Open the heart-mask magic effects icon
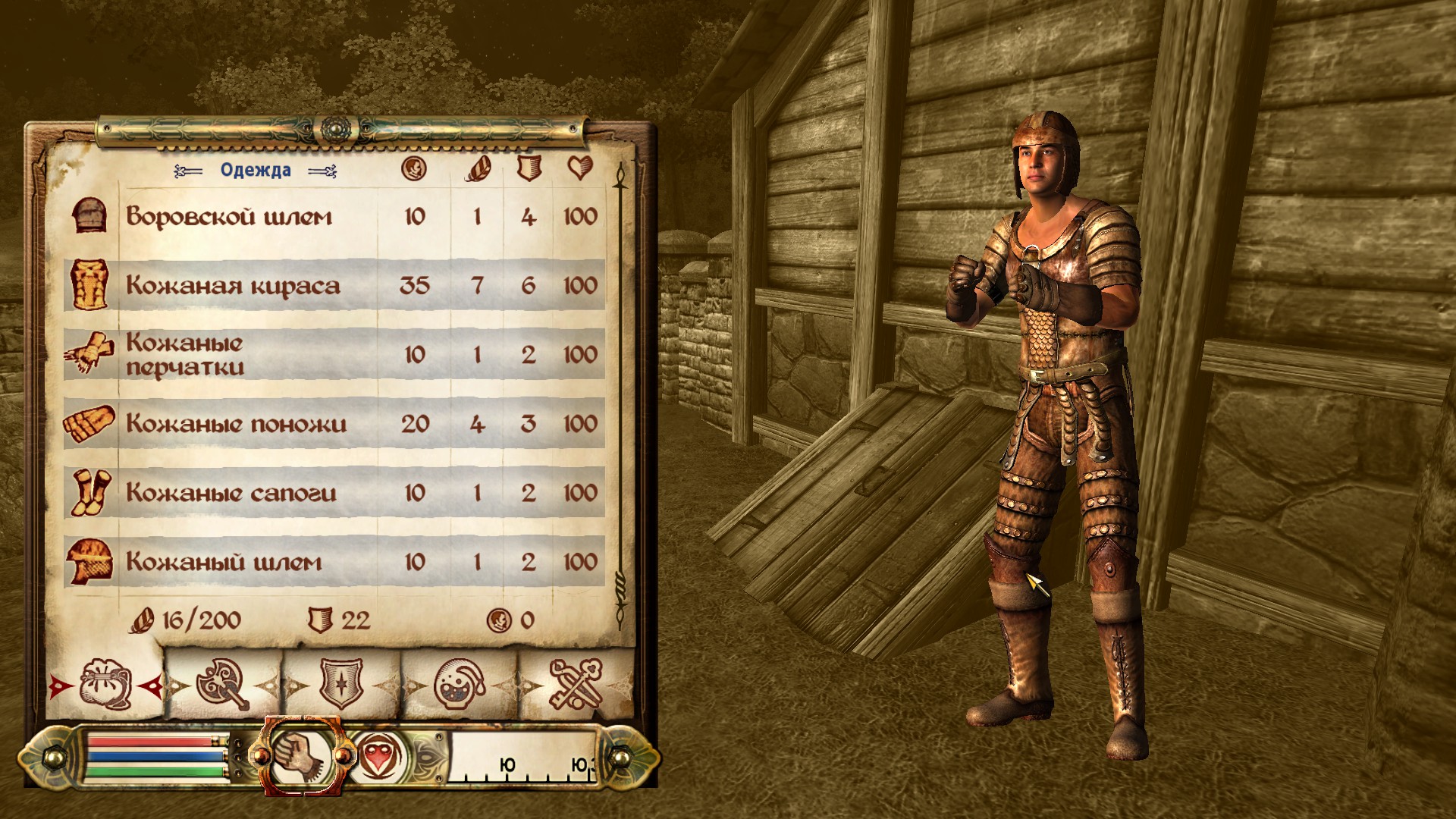 (x=379, y=757)
